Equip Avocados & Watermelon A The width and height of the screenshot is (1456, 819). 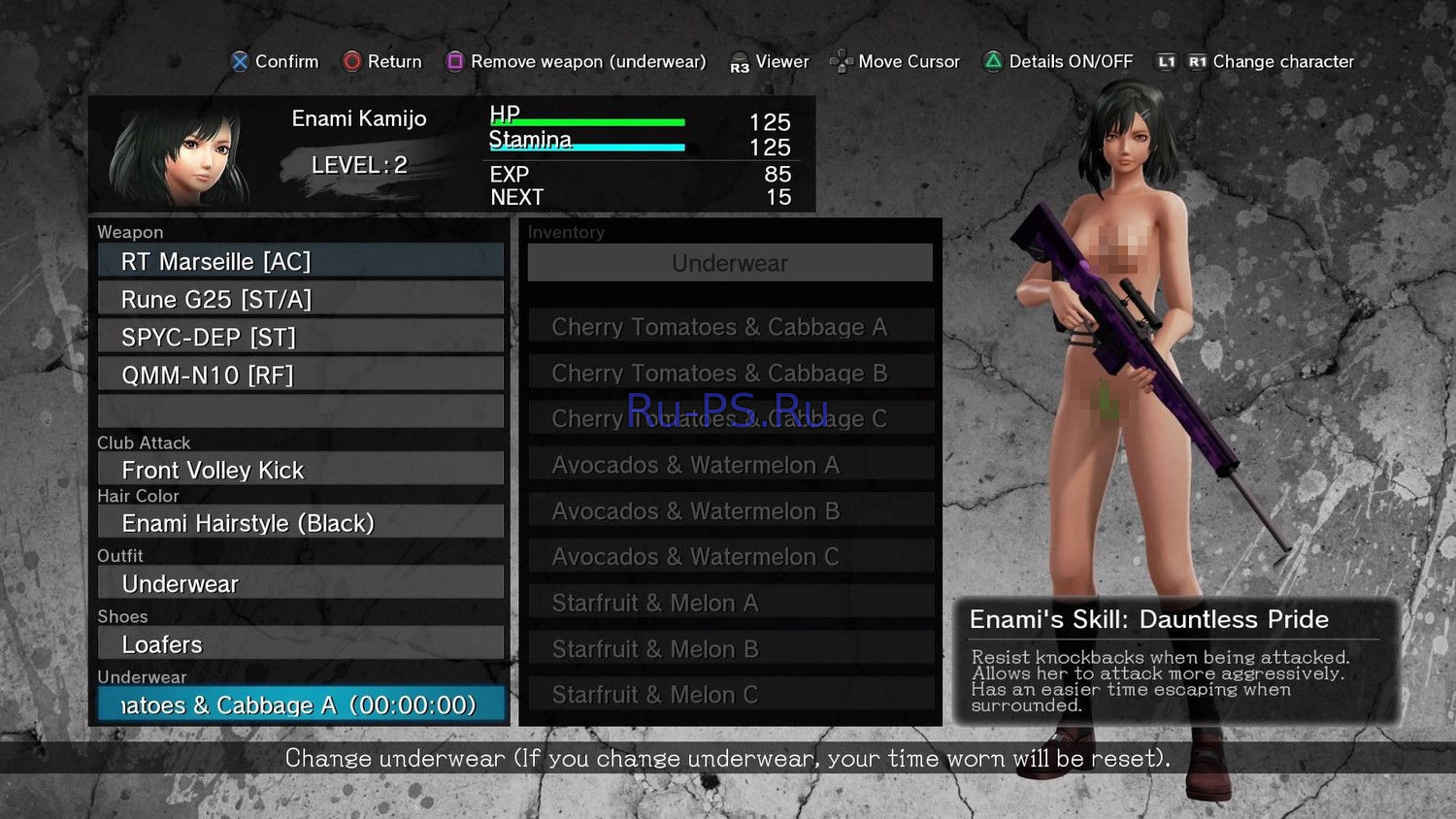click(730, 465)
